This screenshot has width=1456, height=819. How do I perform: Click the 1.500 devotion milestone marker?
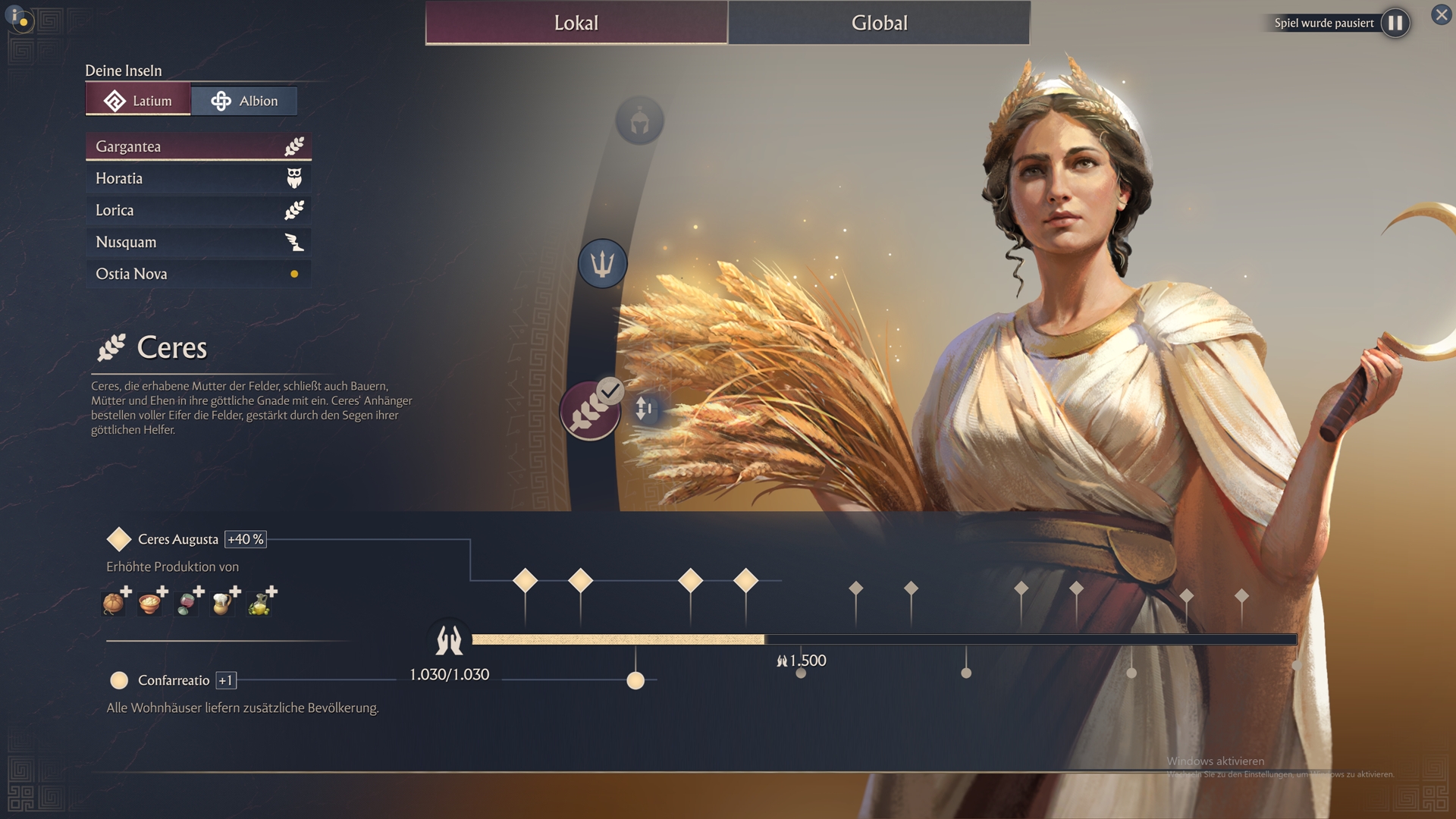[x=801, y=672]
